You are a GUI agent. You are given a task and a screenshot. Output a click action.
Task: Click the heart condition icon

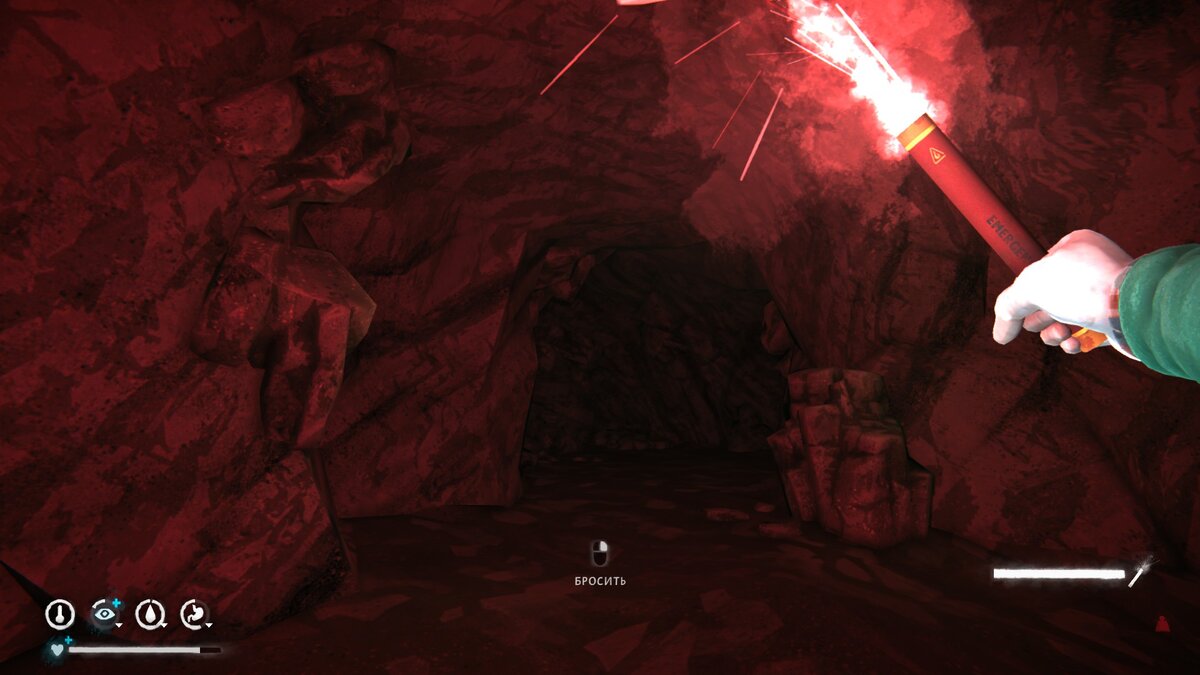click(56, 649)
